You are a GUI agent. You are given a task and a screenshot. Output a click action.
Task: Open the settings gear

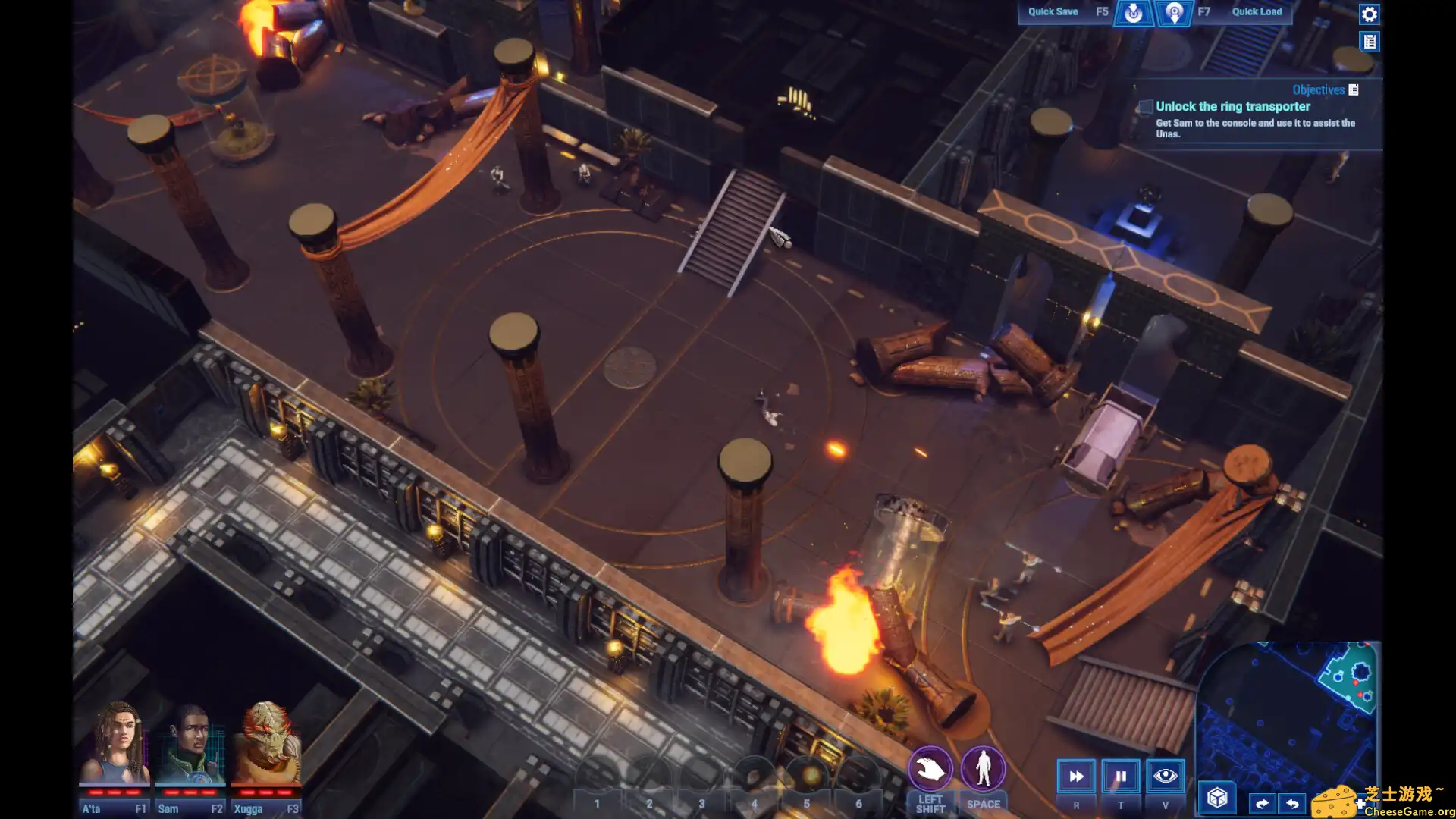1370,14
